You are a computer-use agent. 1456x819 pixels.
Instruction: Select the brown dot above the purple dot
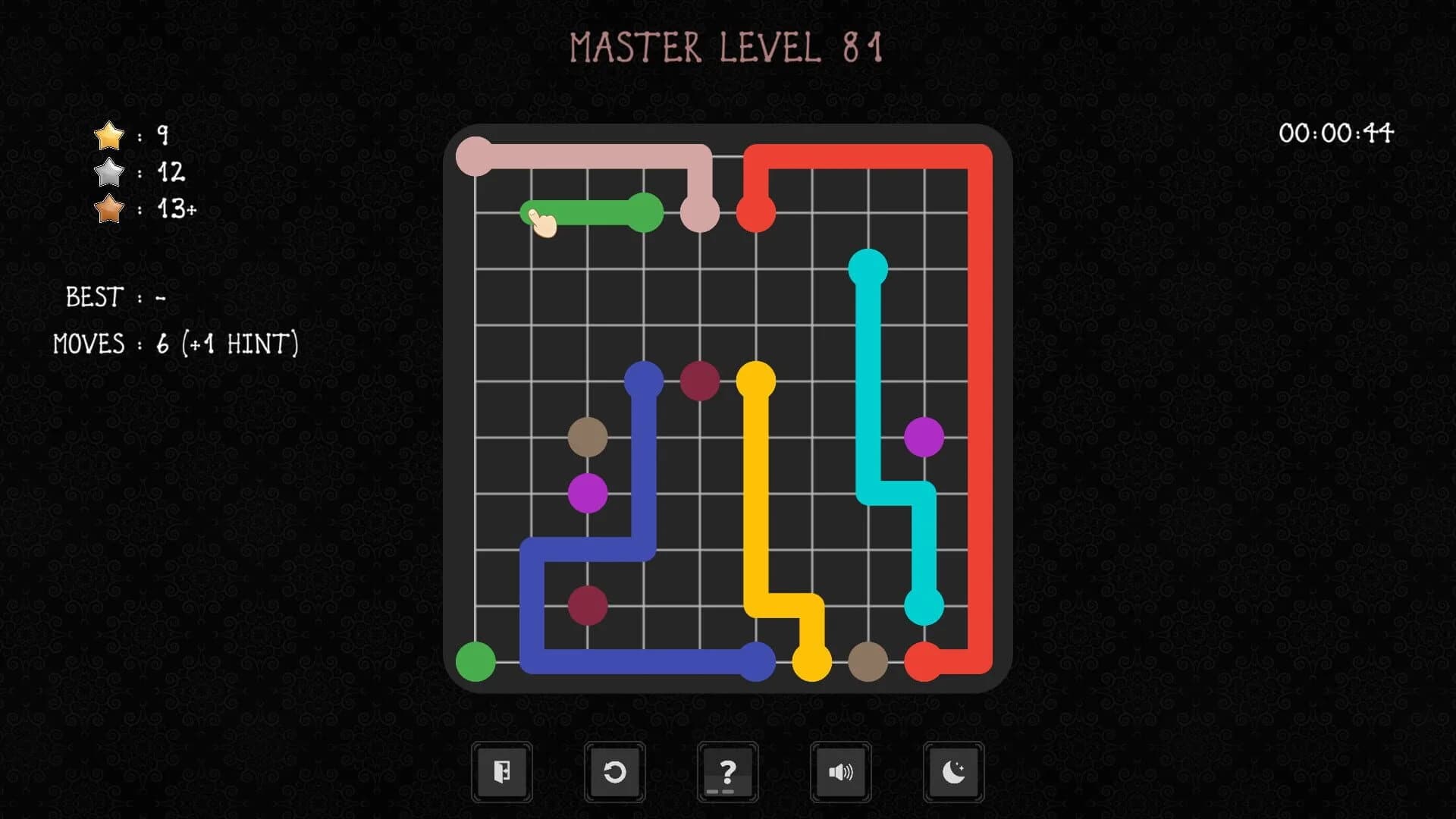click(588, 438)
